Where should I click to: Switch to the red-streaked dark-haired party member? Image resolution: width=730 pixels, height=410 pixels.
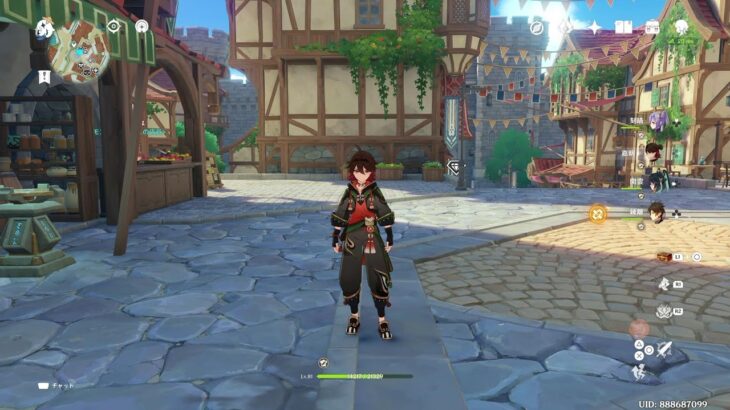[653, 152]
